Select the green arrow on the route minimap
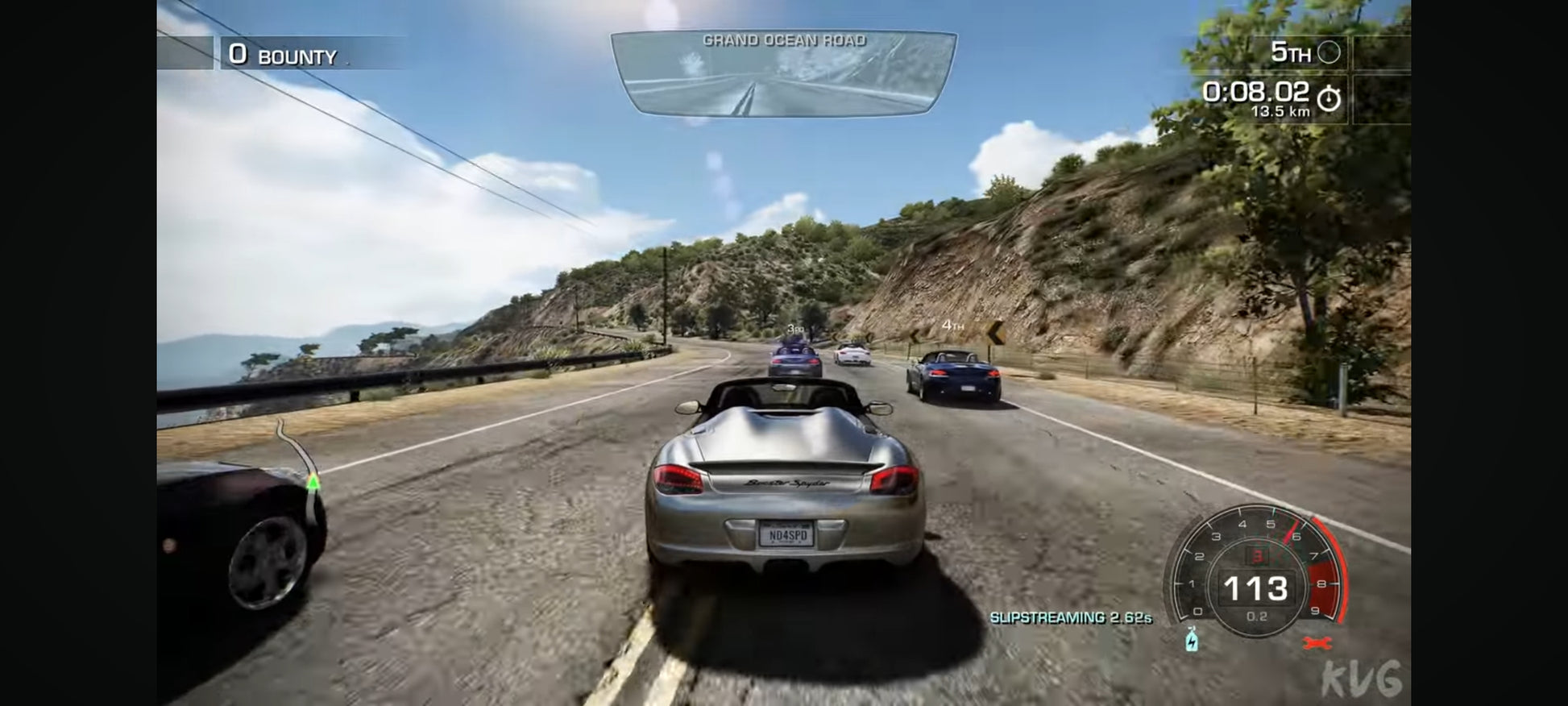 tap(313, 482)
